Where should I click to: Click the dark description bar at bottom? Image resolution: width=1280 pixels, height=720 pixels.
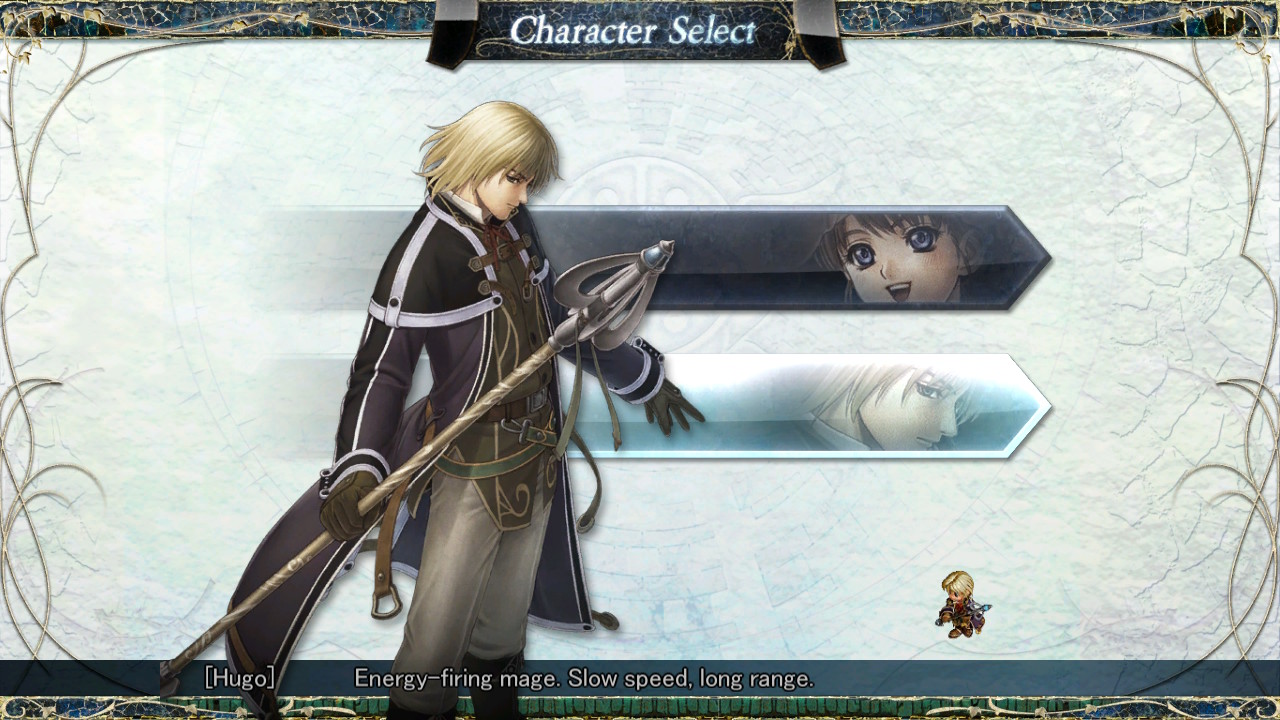click(640, 677)
